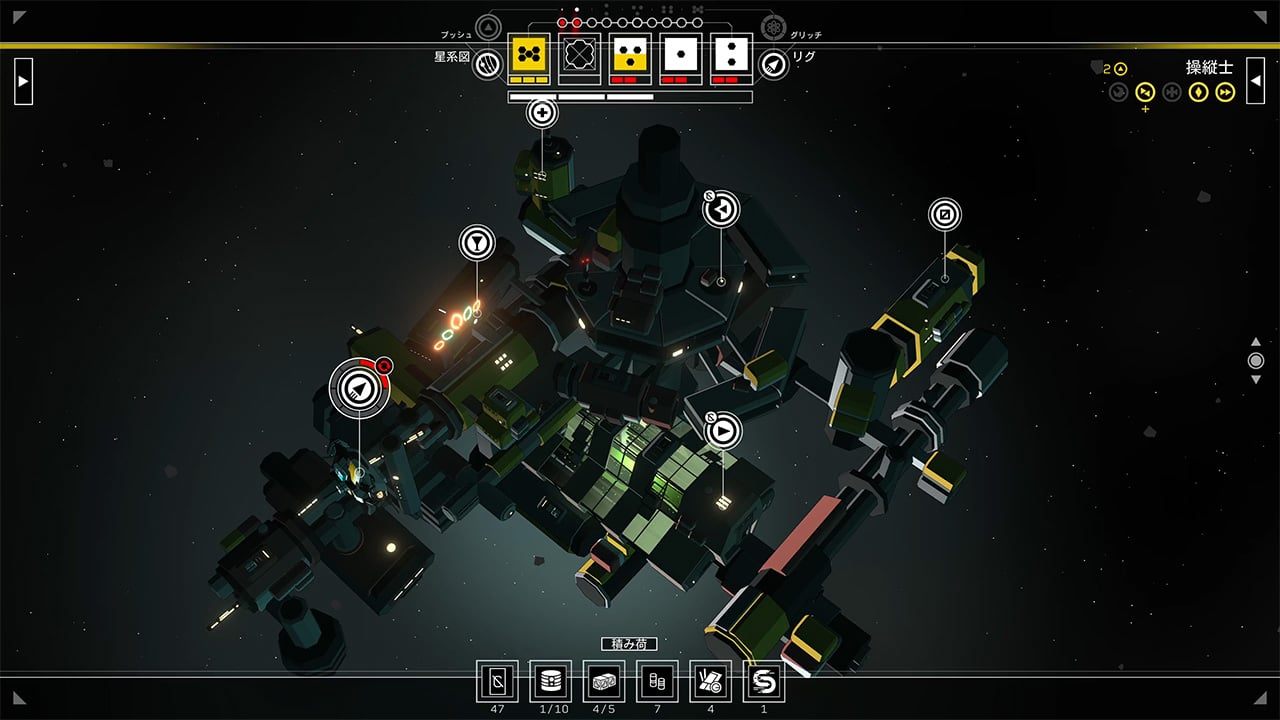The height and width of the screenshot is (720, 1280).
Task: Click the S-currency cargo icon showing 1
Action: [x=763, y=682]
